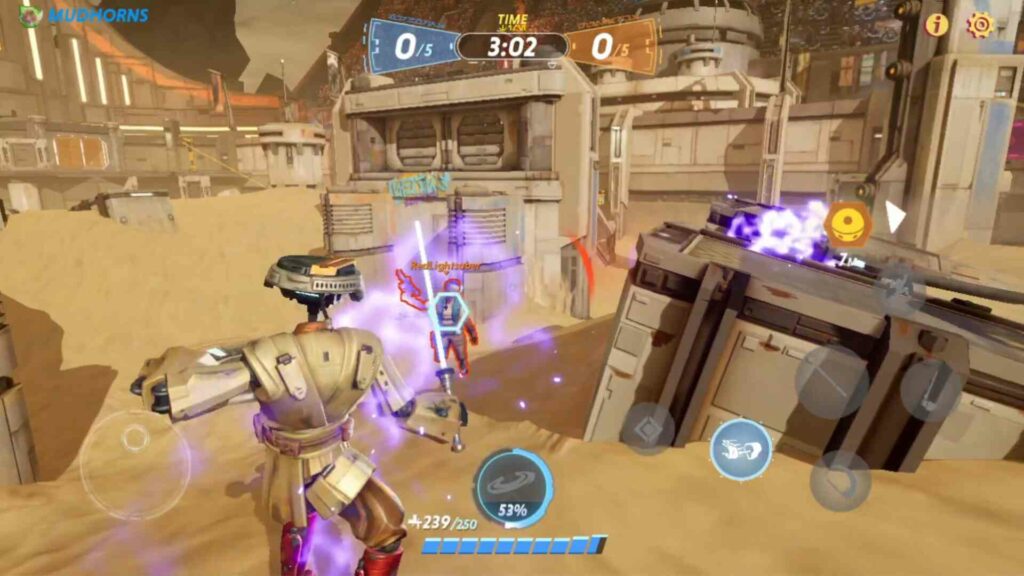The image size is (1024, 576).
Task: Tap the orange info button
Action: [x=936, y=25]
